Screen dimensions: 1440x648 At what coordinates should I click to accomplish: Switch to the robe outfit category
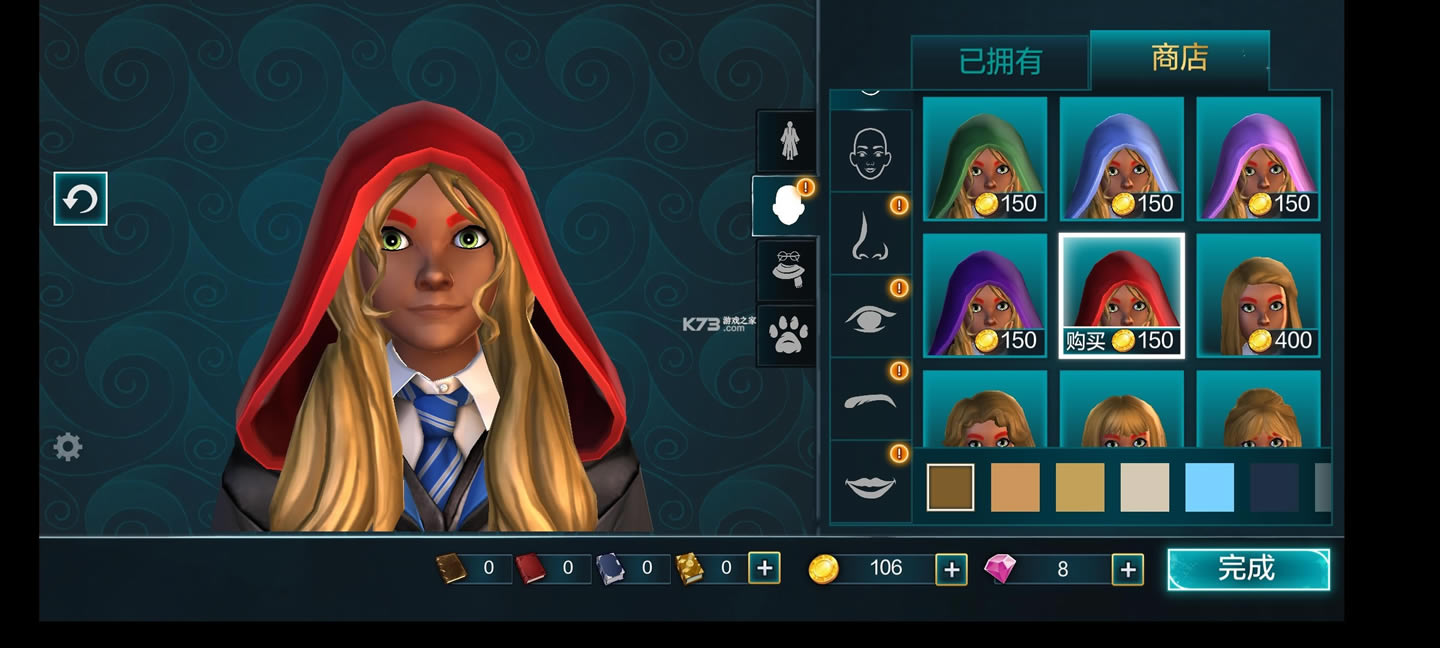point(788,140)
